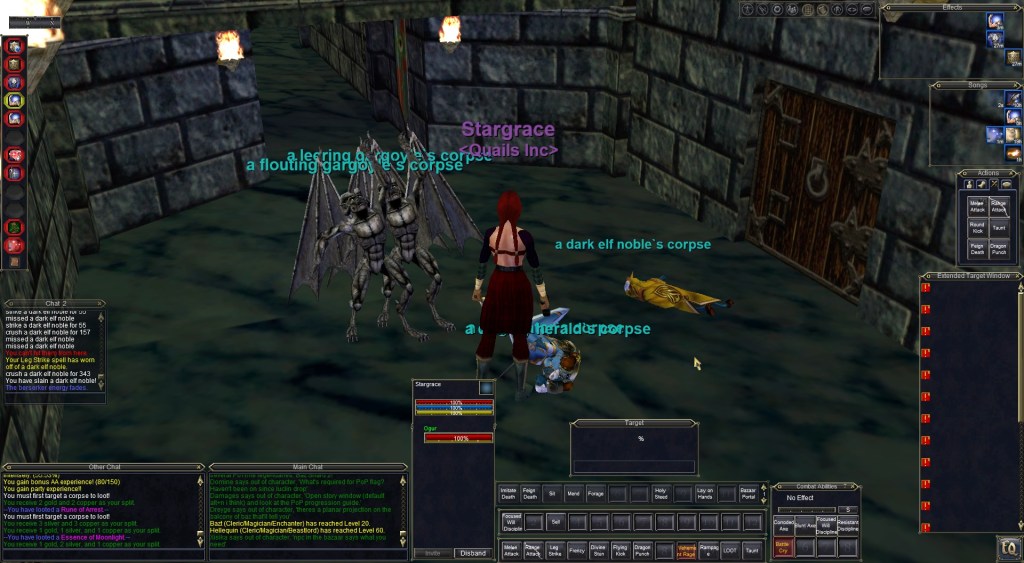
Task: Open the EQ main menu button
Action: point(1006,548)
